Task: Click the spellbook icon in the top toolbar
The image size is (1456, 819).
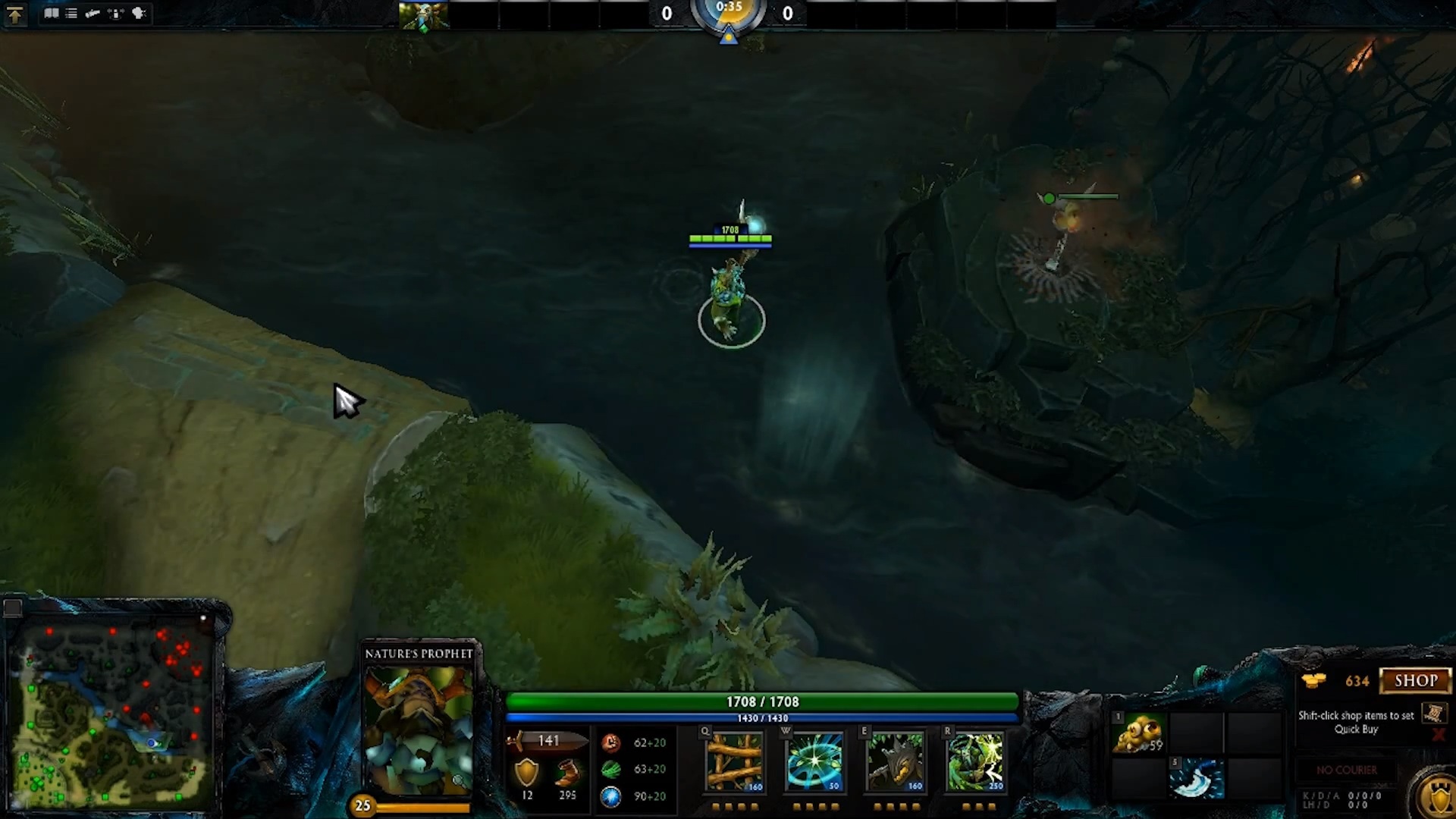Action: (x=51, y=13)
